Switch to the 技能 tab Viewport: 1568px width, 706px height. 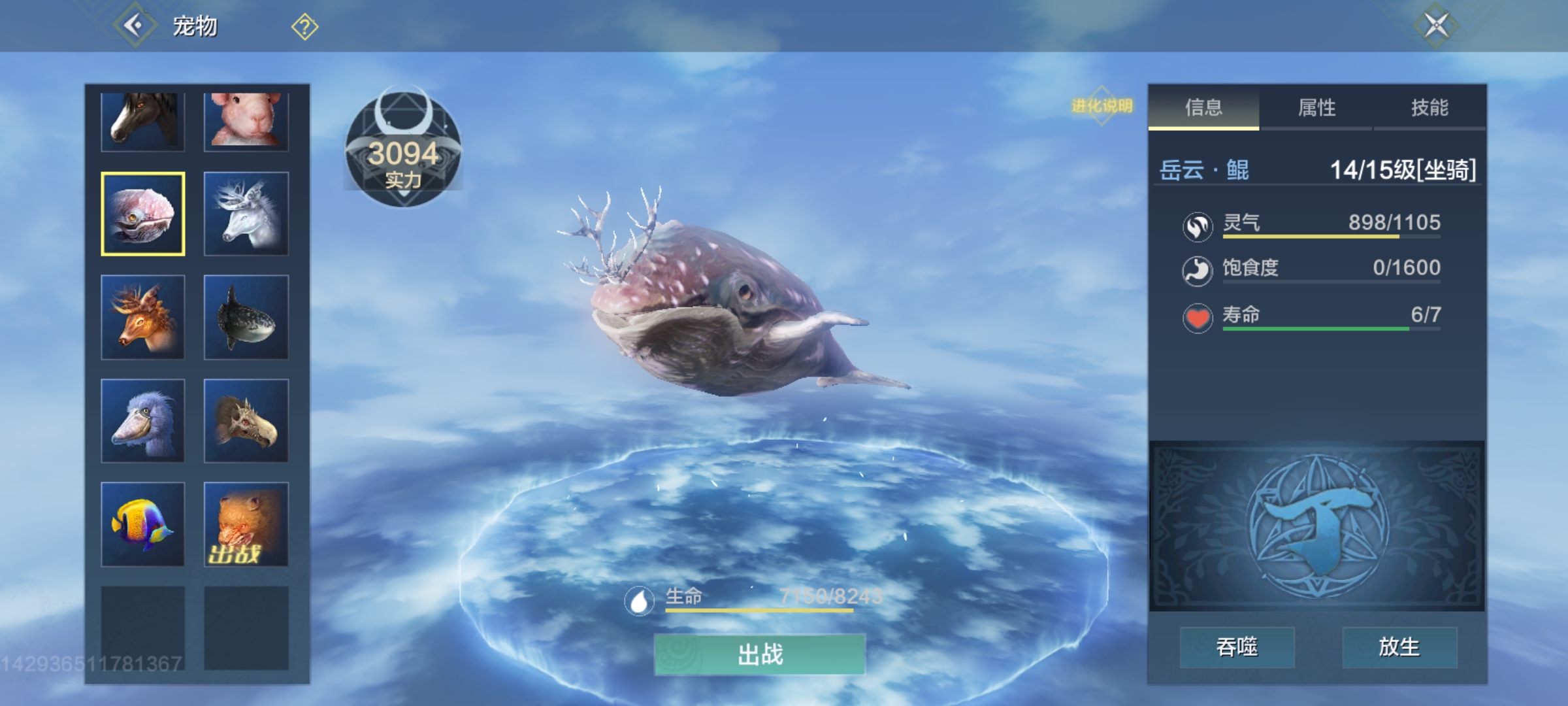coord(1429,108)
